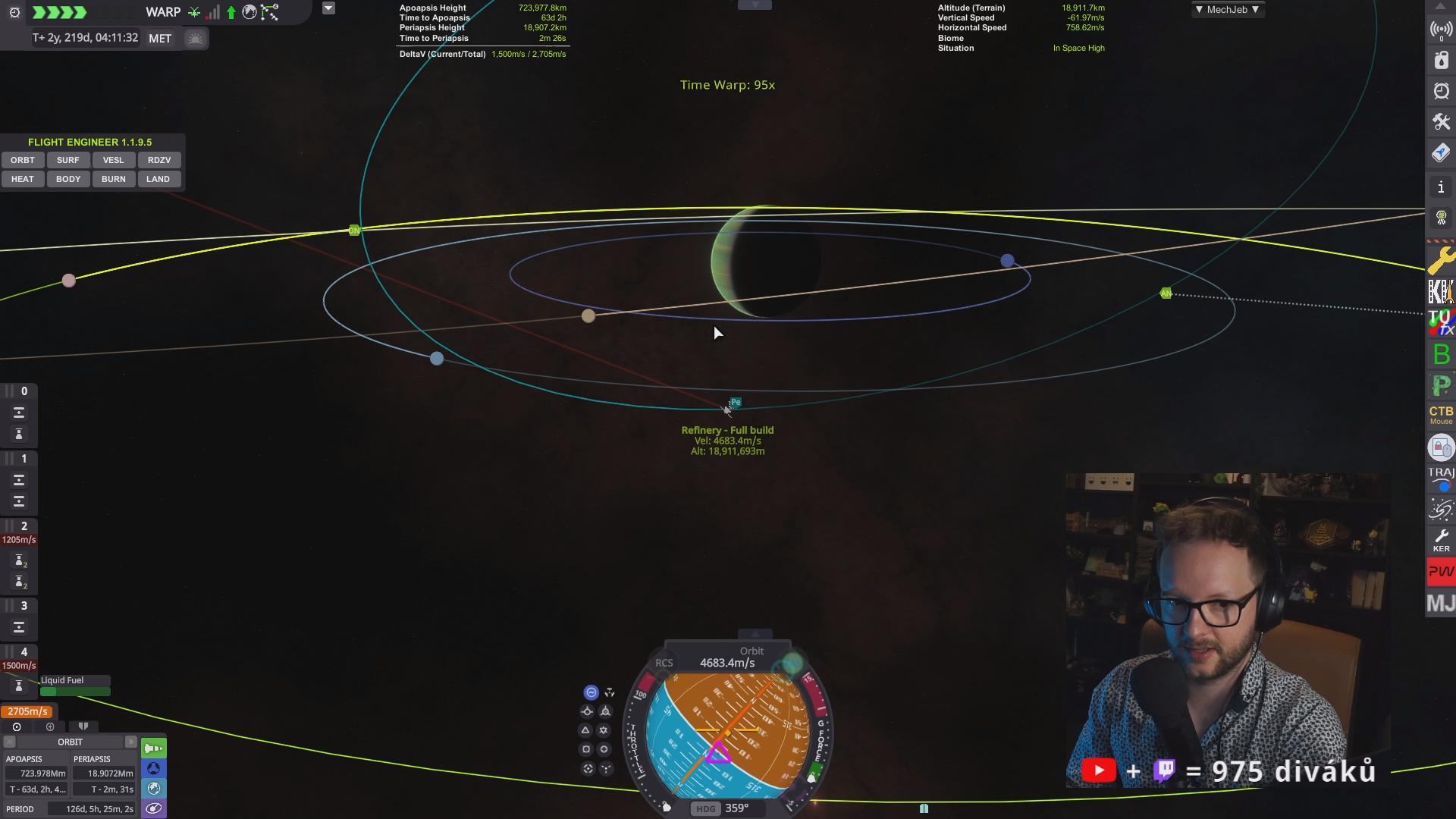This screenshot has height=819, width=1456.
Task: Toggle the blue SAS stability assist button
Action: (591, 692)
